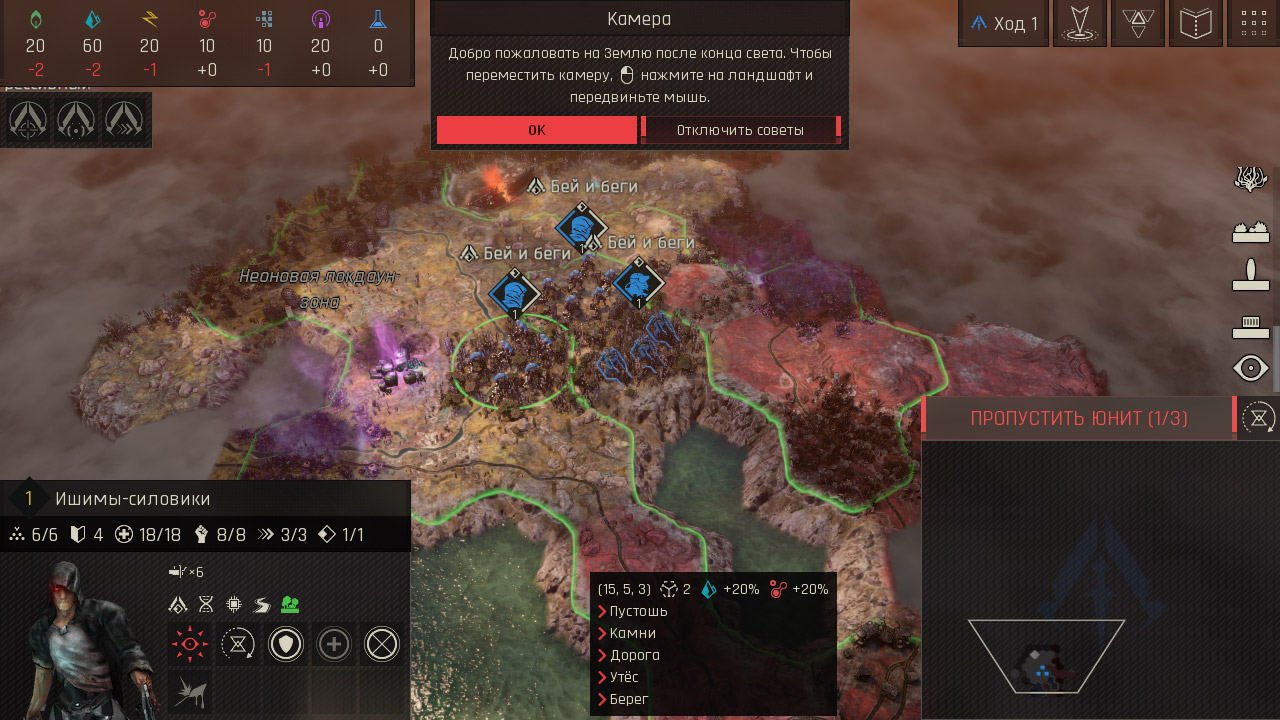Viewport: 1280px width, 720px height.
Task: Click the crossed-circle cancel action
Action: coord(382,645)
